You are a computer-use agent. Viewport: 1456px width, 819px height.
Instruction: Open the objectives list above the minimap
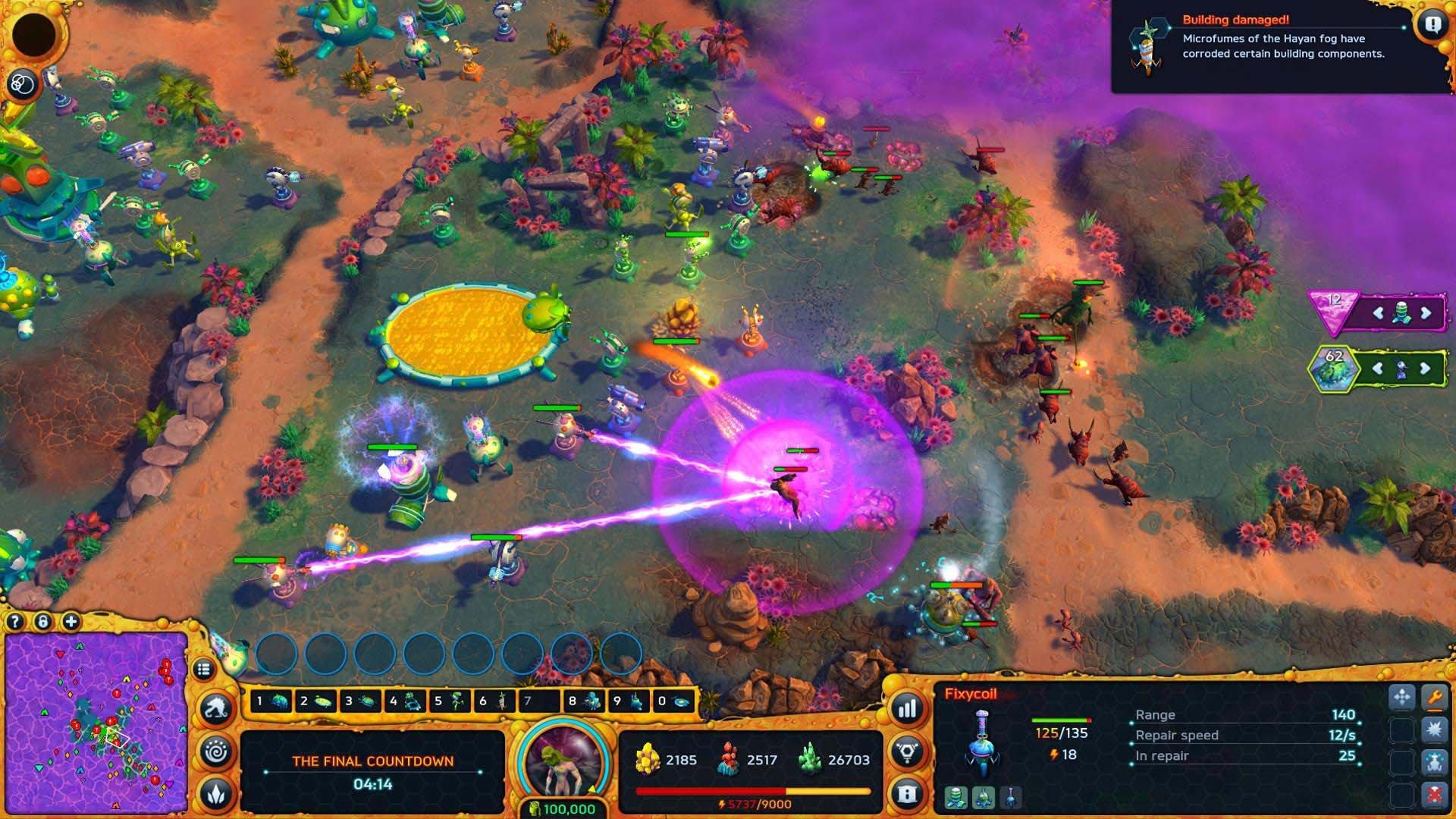(x=206, y=669)
